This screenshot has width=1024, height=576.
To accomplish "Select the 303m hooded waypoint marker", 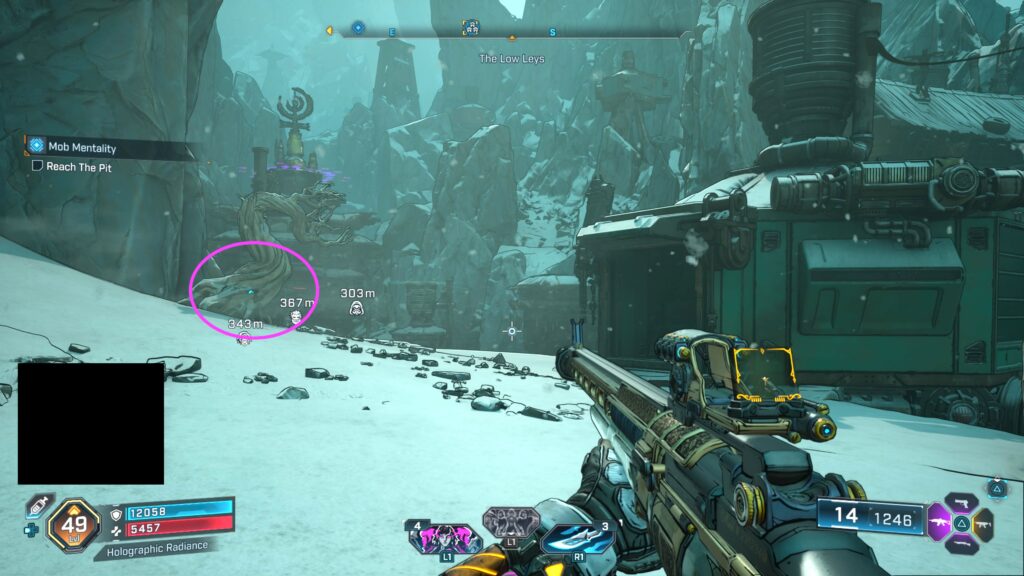I will (x=356, y=308).
